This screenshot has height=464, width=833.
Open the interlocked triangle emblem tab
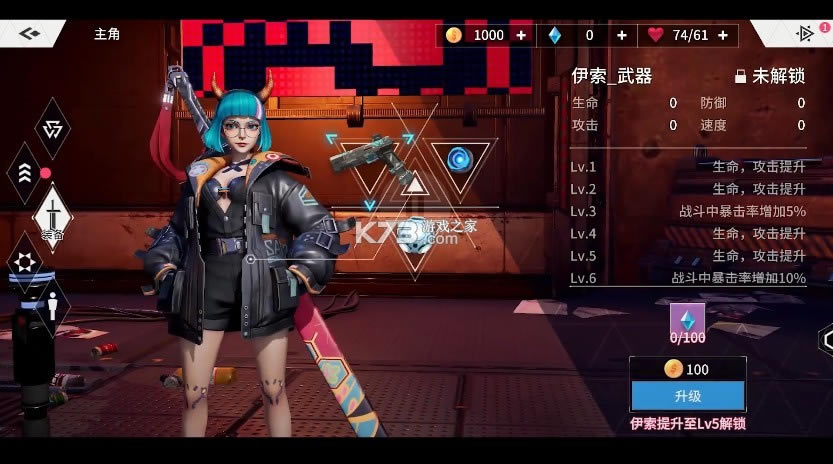coord(52,128)
